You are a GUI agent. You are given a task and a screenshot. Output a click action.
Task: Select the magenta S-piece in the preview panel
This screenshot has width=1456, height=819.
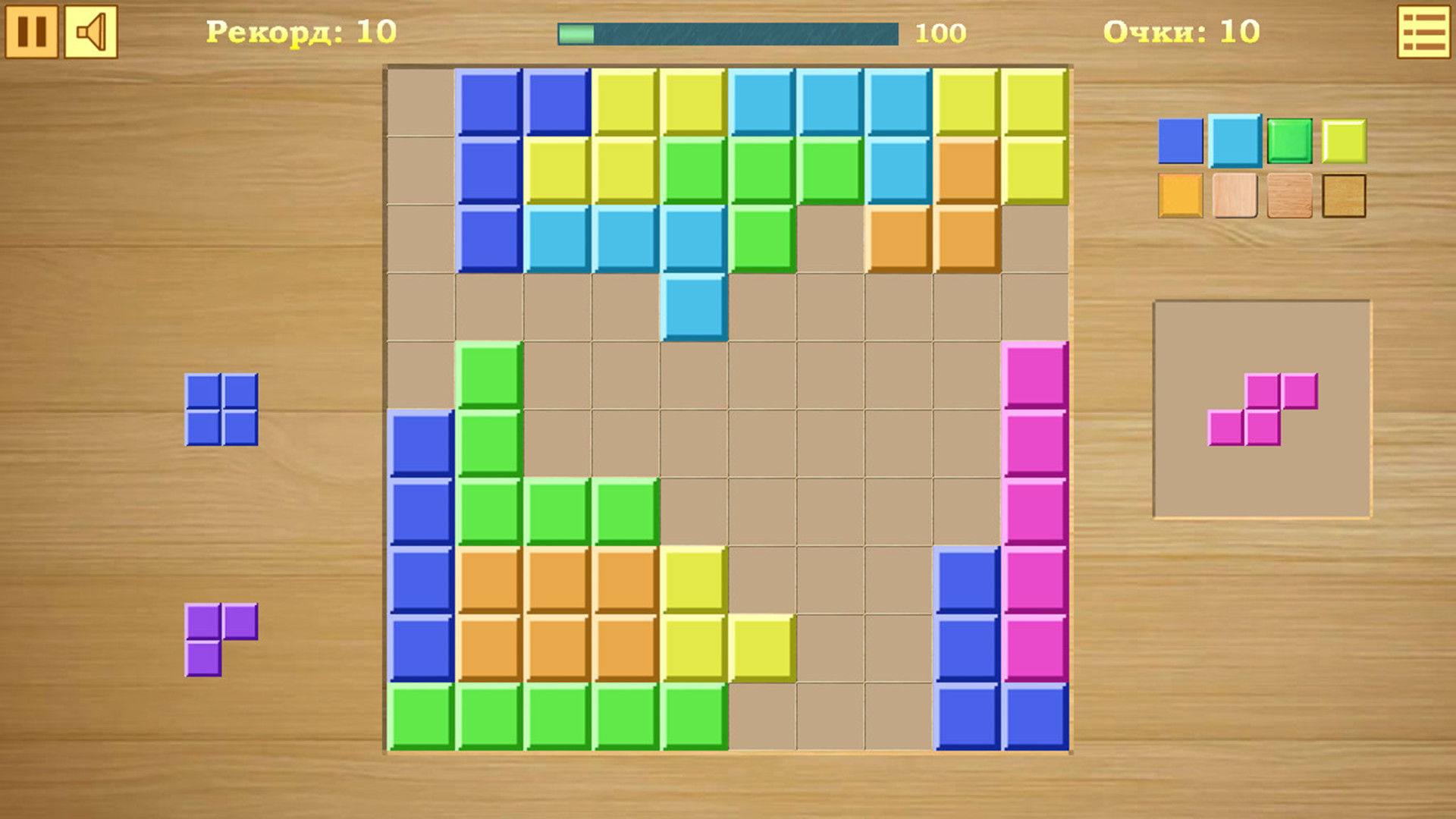(x=1263, y=409)
